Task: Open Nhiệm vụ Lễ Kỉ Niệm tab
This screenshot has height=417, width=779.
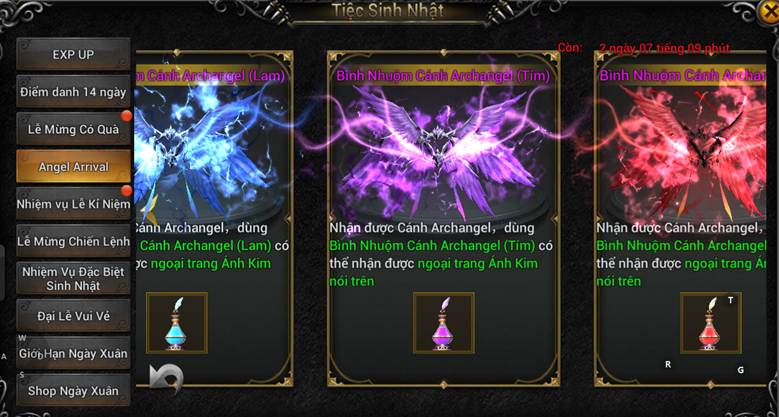Action: [x=73, y=204]
